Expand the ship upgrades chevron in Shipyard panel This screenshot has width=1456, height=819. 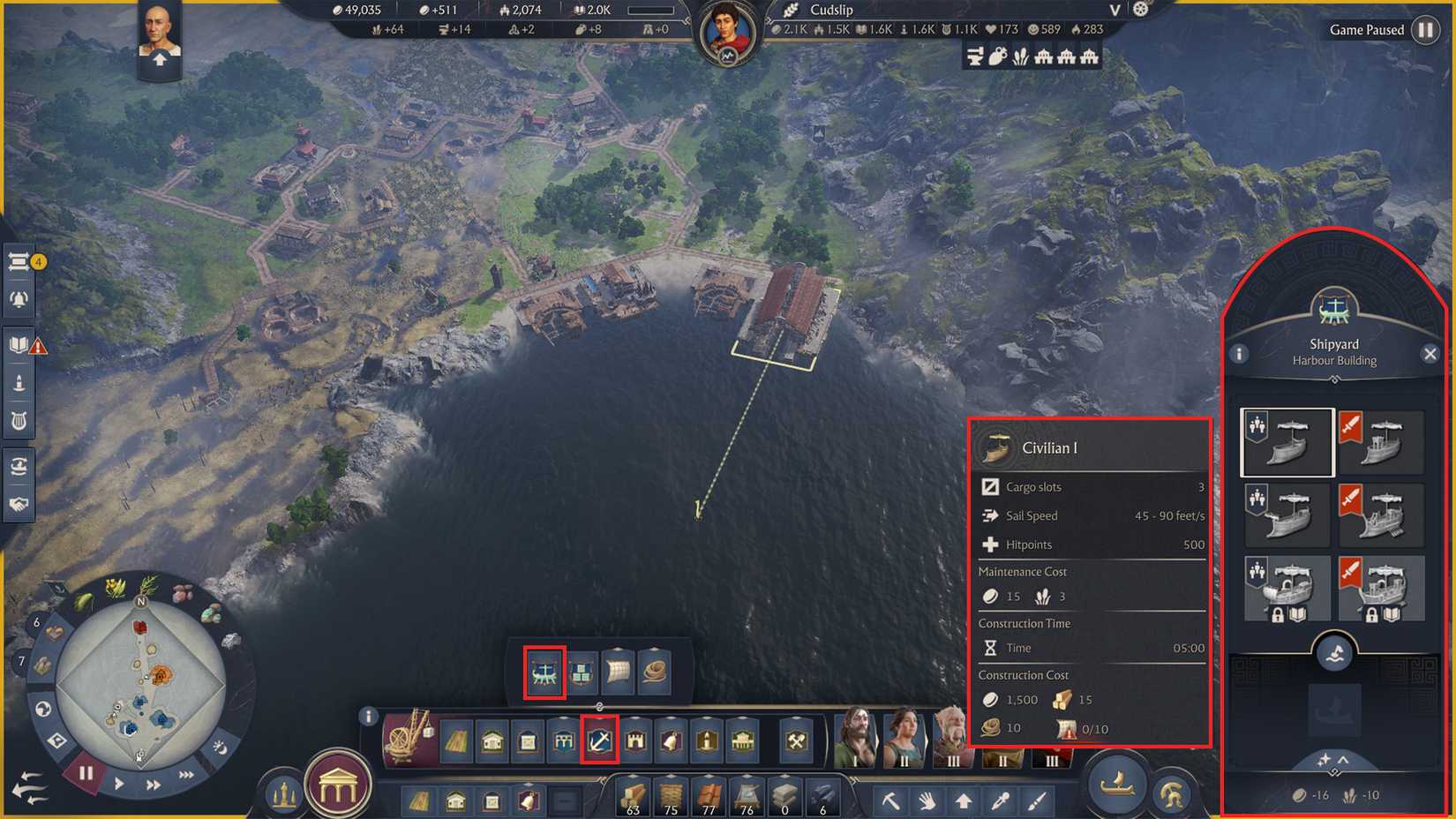(x=1343, y=760)
